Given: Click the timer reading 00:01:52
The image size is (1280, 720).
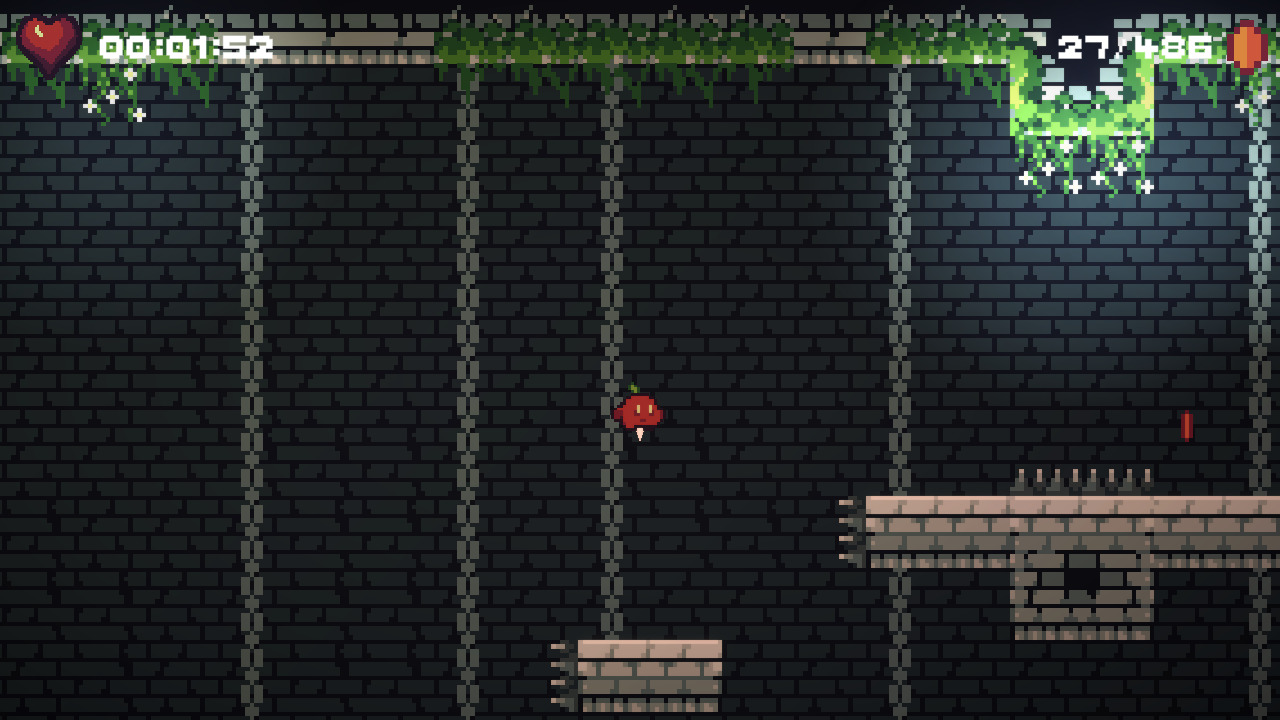Looking at the screenshot, I should [185, 45].
